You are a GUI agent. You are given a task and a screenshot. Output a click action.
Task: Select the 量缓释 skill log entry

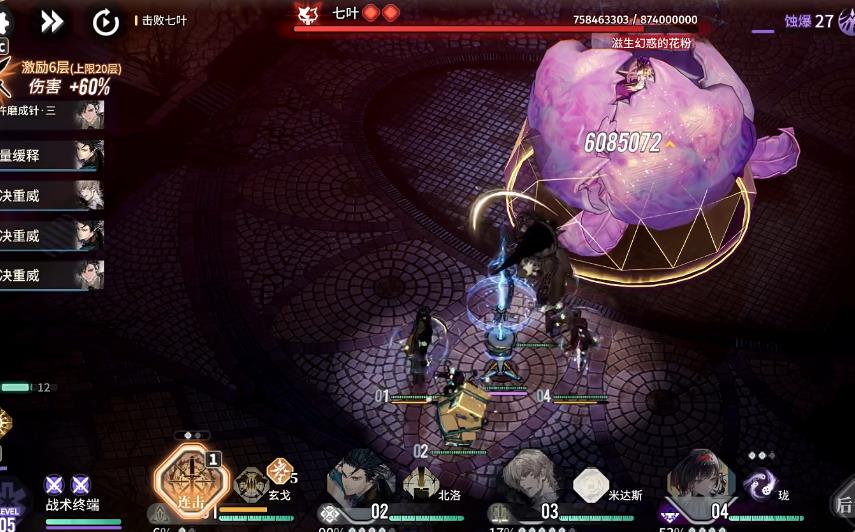[x=52, y=155]
